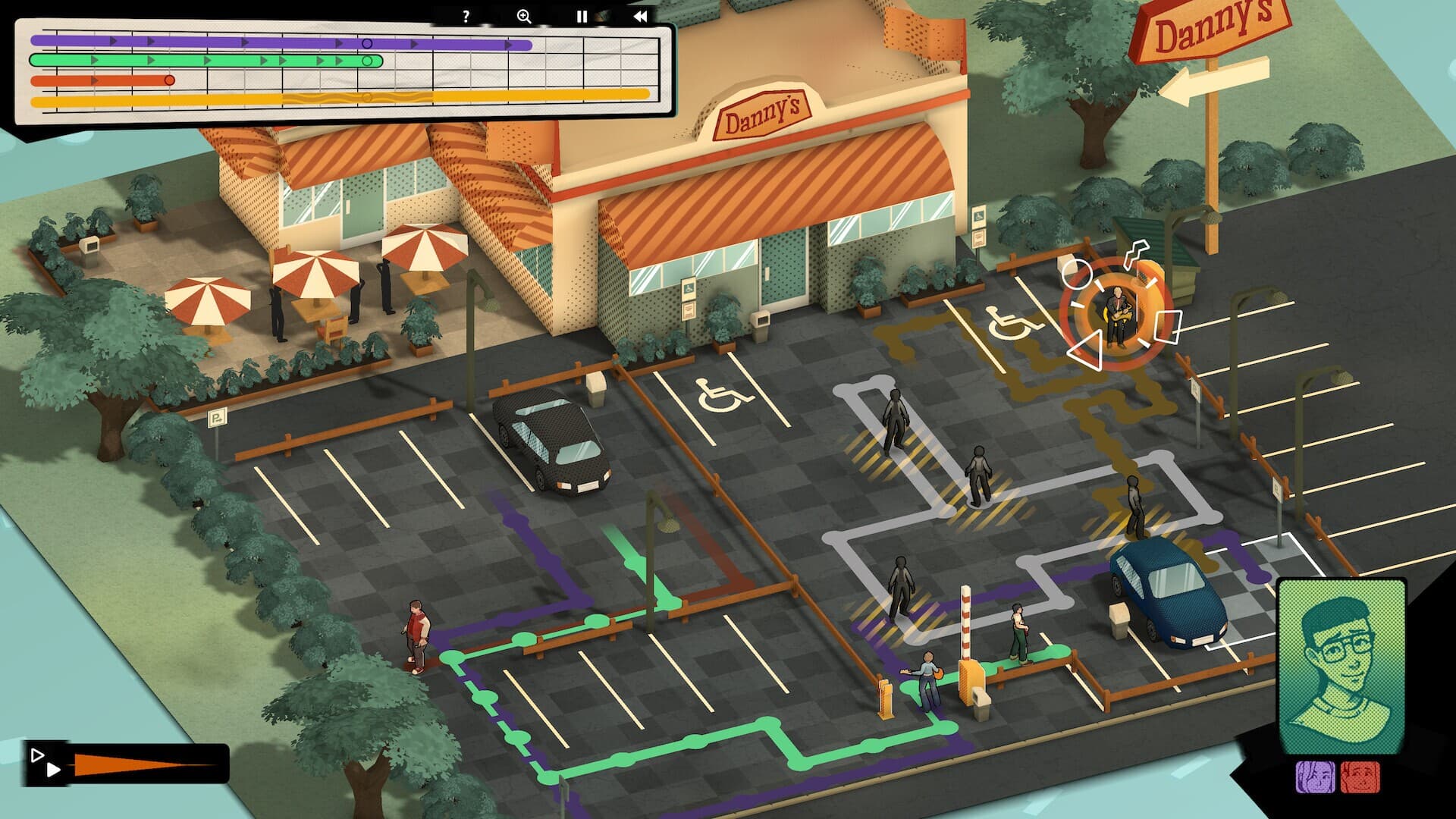
Task: Click the playhead circle on the yellow track
Action: (368, 96)
